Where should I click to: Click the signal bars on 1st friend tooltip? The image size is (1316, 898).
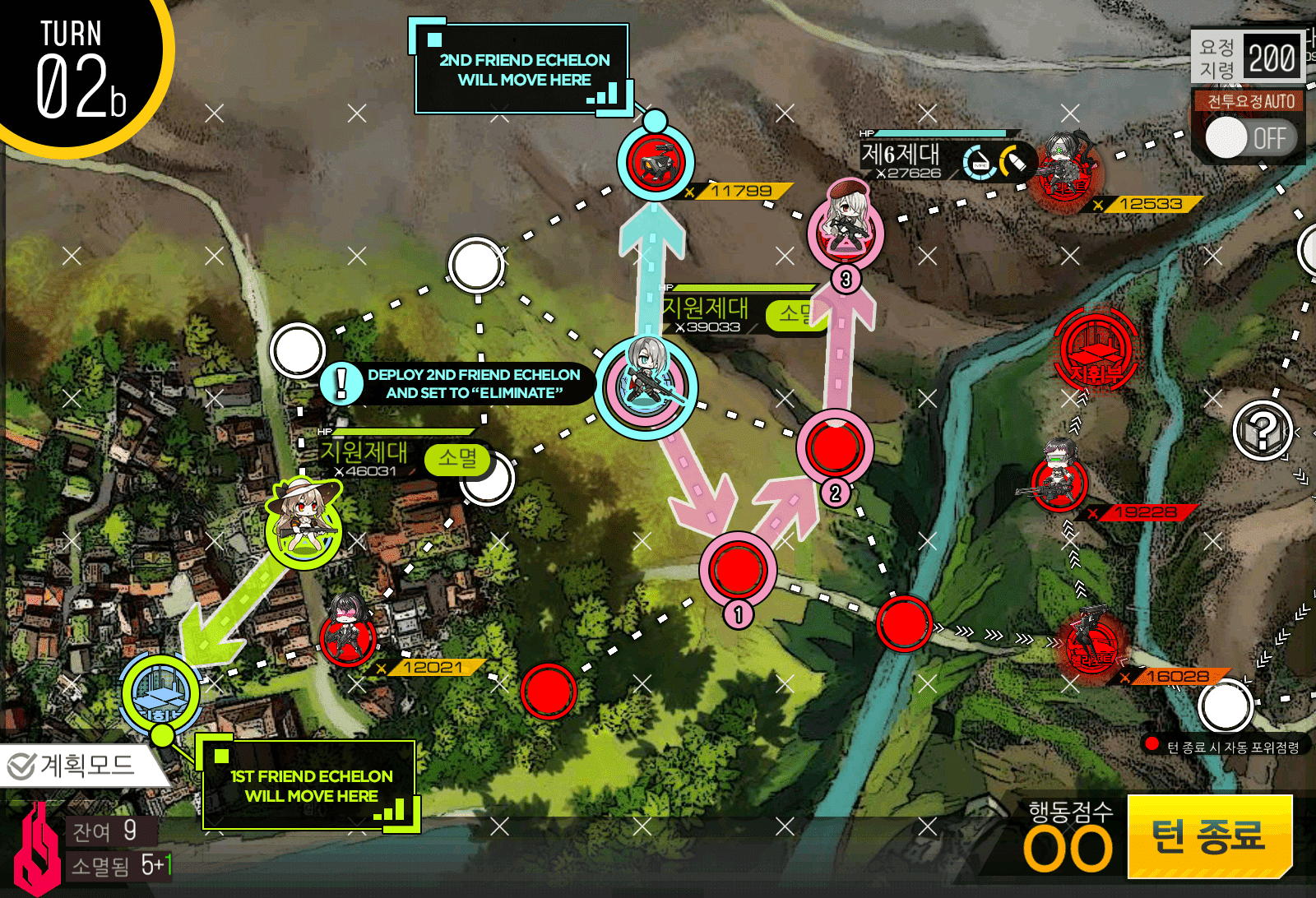[394, 810]
